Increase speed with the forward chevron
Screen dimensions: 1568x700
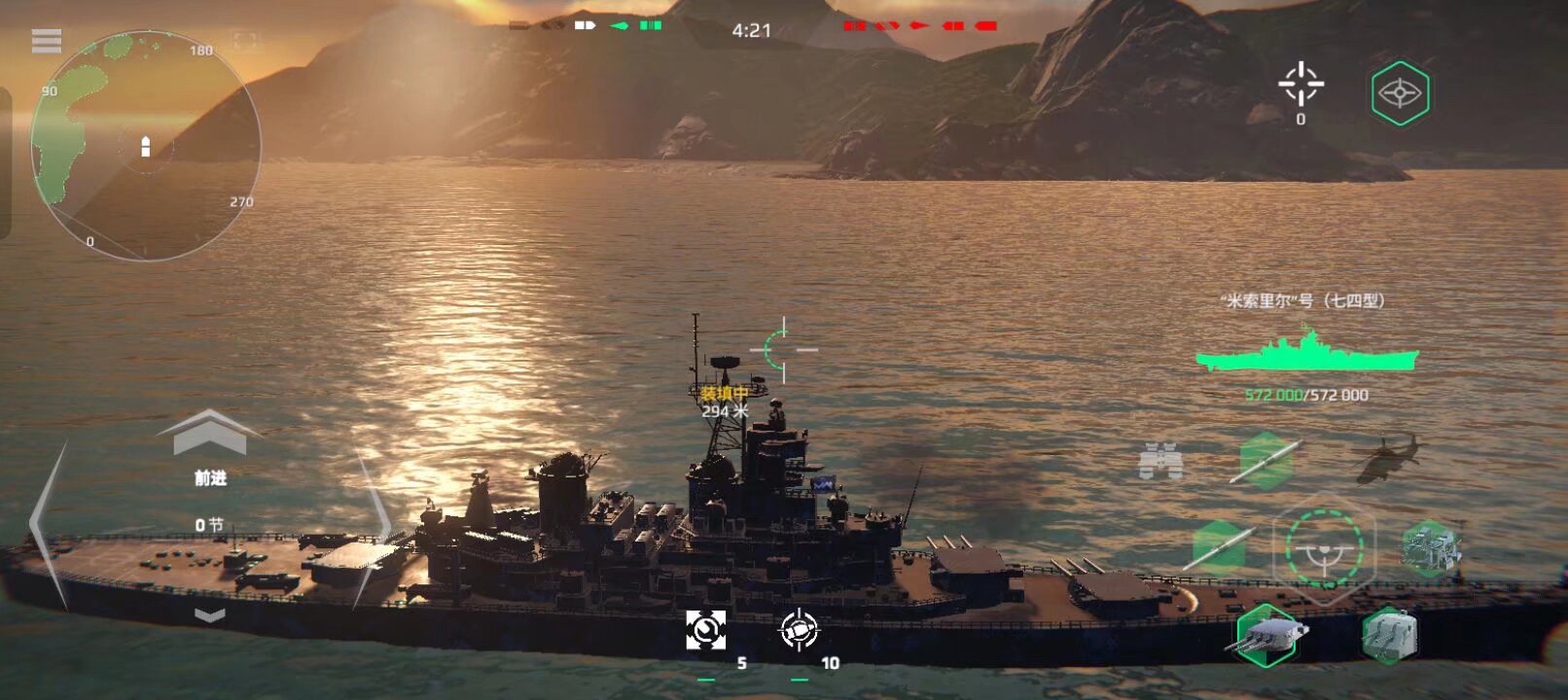pyautogui.click(x=209, y=434)
